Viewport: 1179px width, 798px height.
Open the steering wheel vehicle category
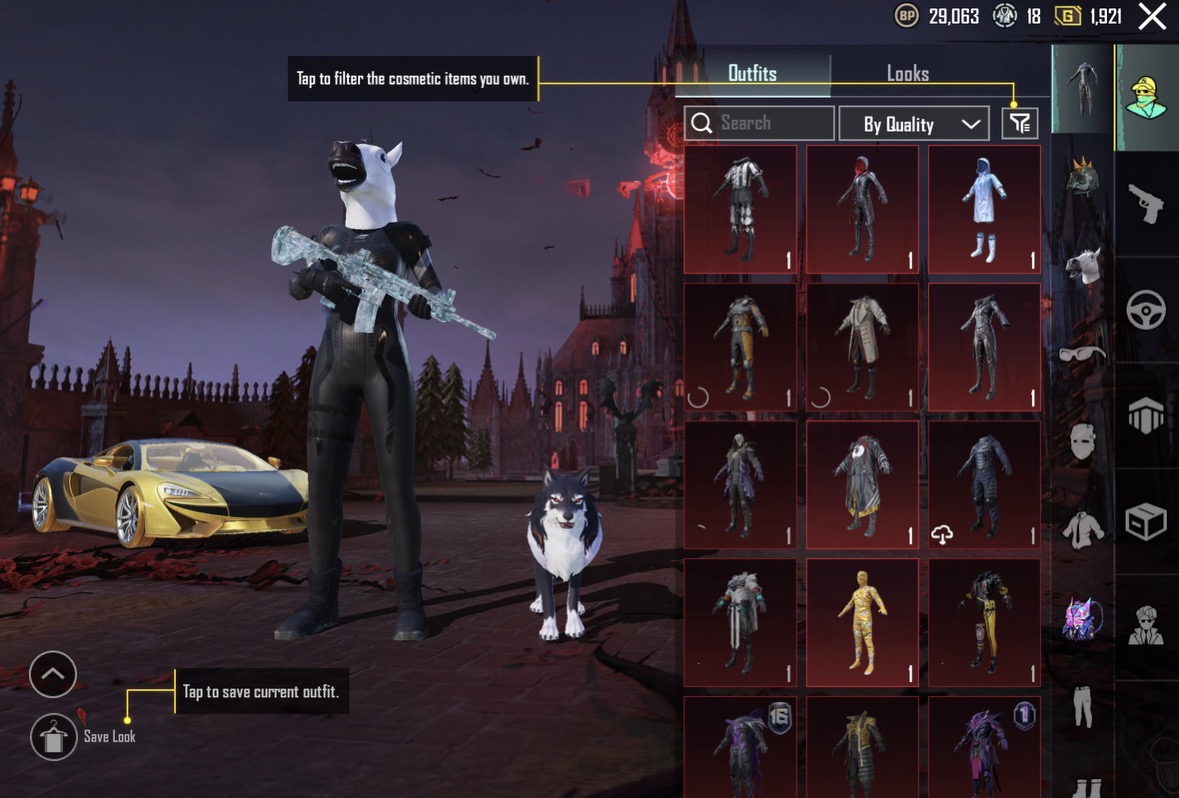(1146, 310)
